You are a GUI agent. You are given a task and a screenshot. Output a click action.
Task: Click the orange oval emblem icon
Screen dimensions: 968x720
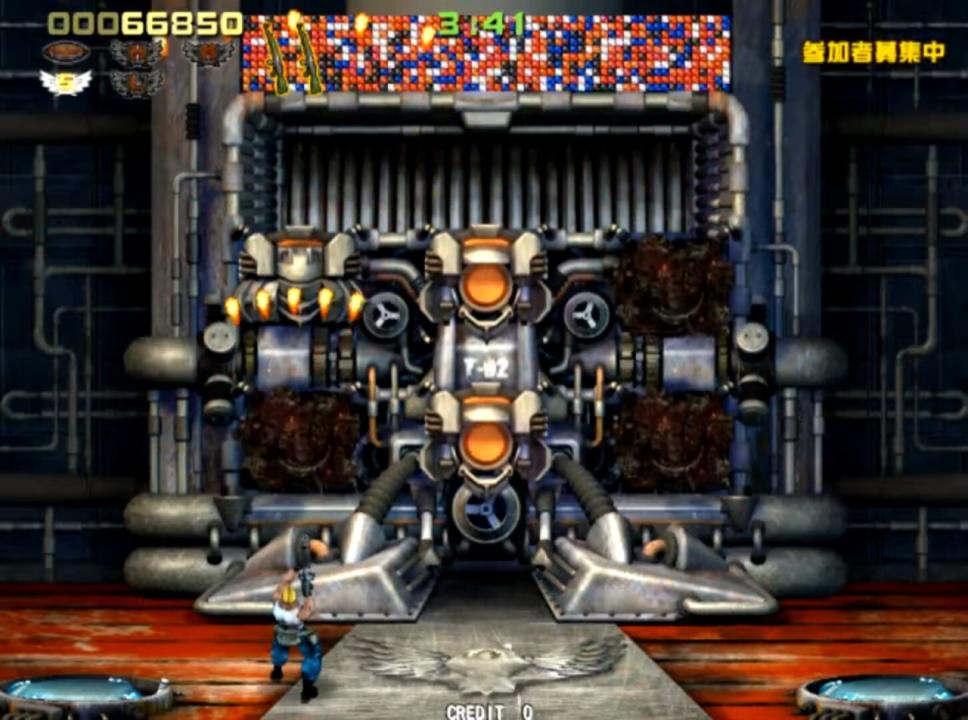(65, 52)
